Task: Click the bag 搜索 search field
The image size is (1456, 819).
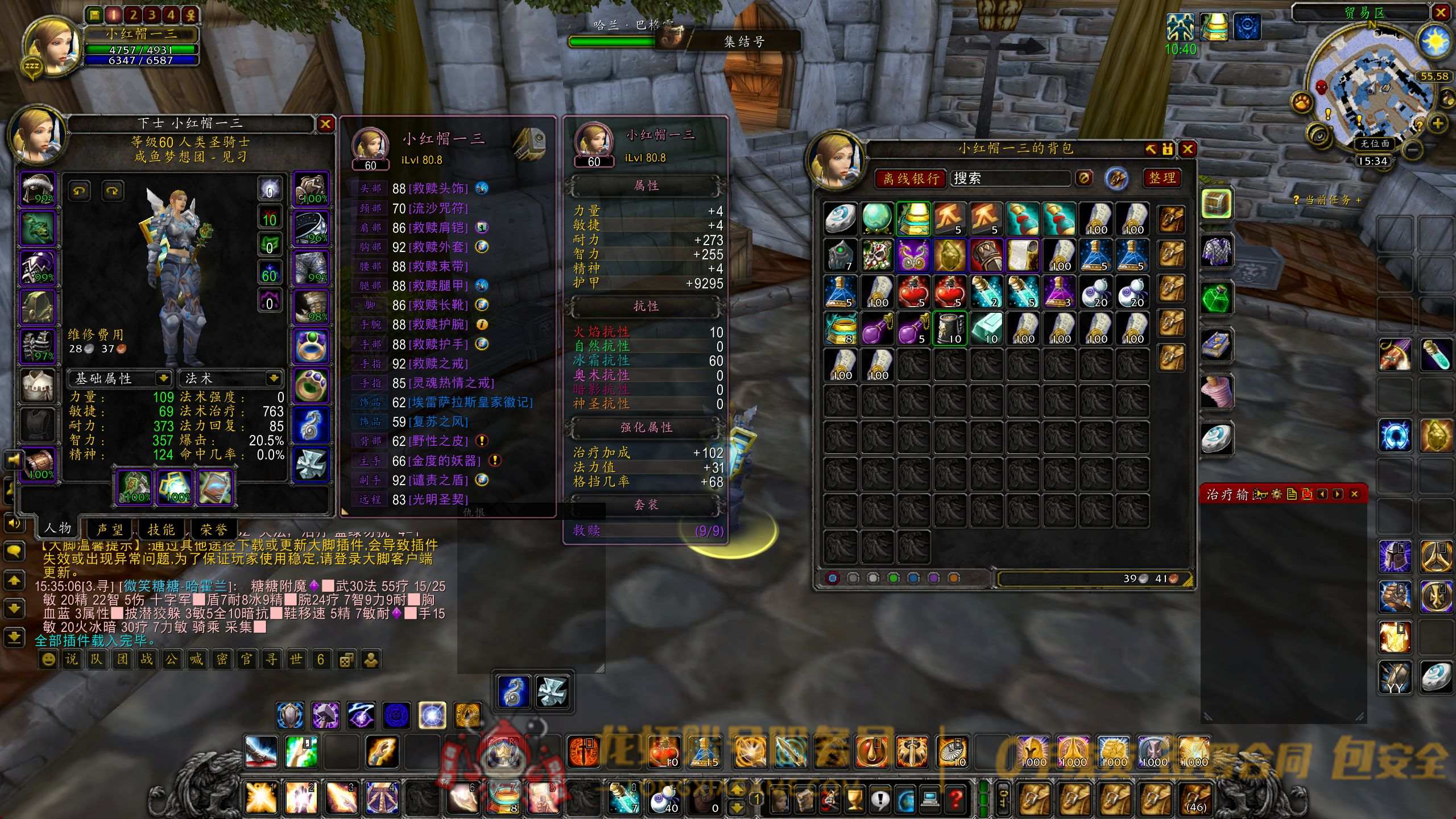Action: (x=1011, y=179)
